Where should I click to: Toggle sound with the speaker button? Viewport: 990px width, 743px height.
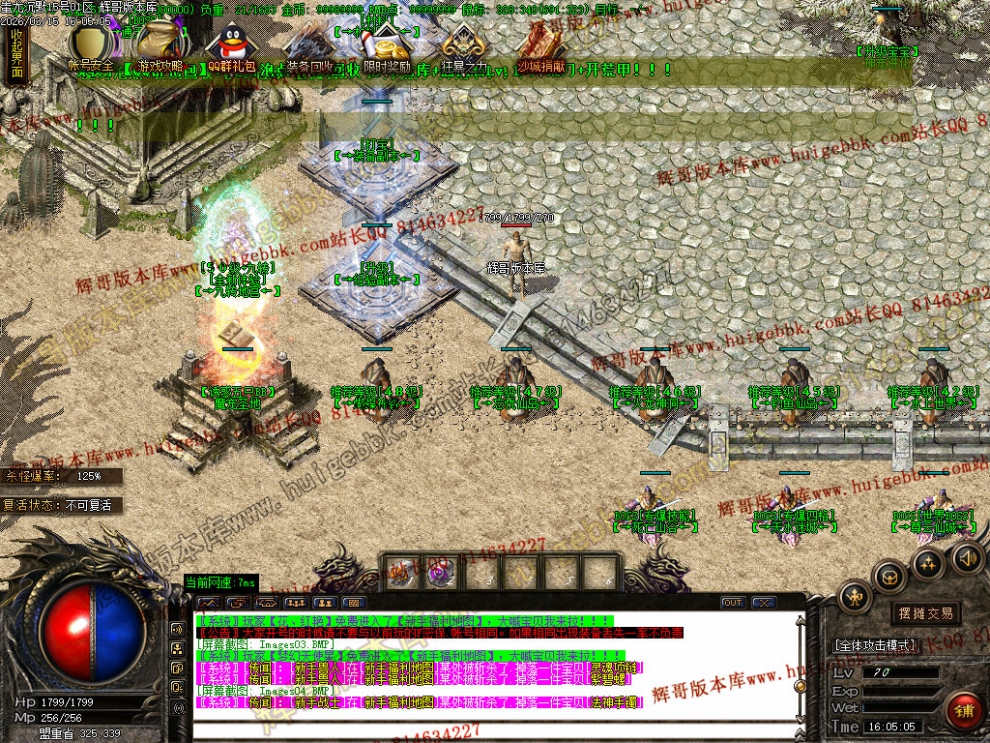click(966, 557)
